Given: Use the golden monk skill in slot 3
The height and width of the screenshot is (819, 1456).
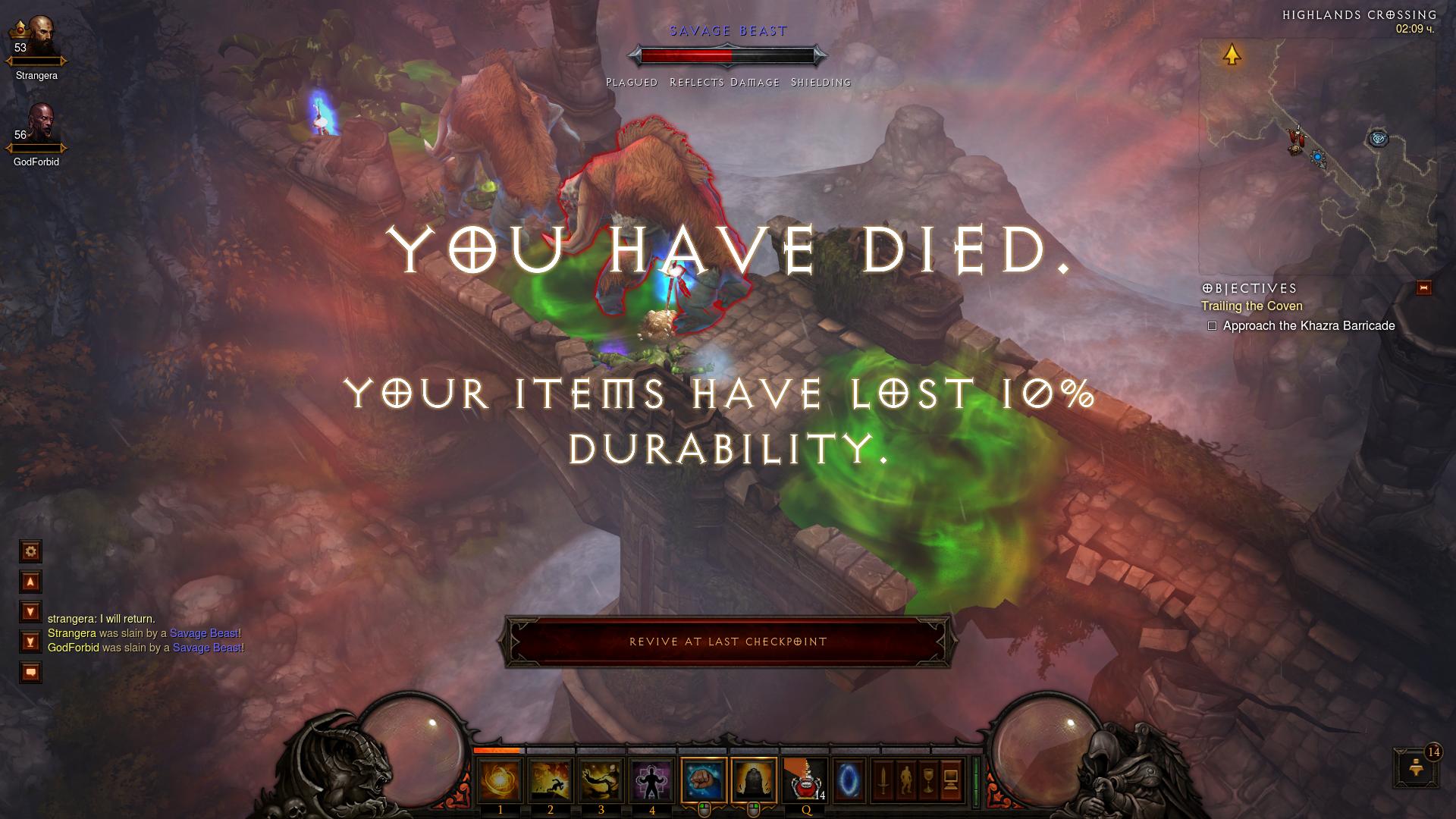Looking at the screenshot, I should pyautogui.click(x=601, y=780).
